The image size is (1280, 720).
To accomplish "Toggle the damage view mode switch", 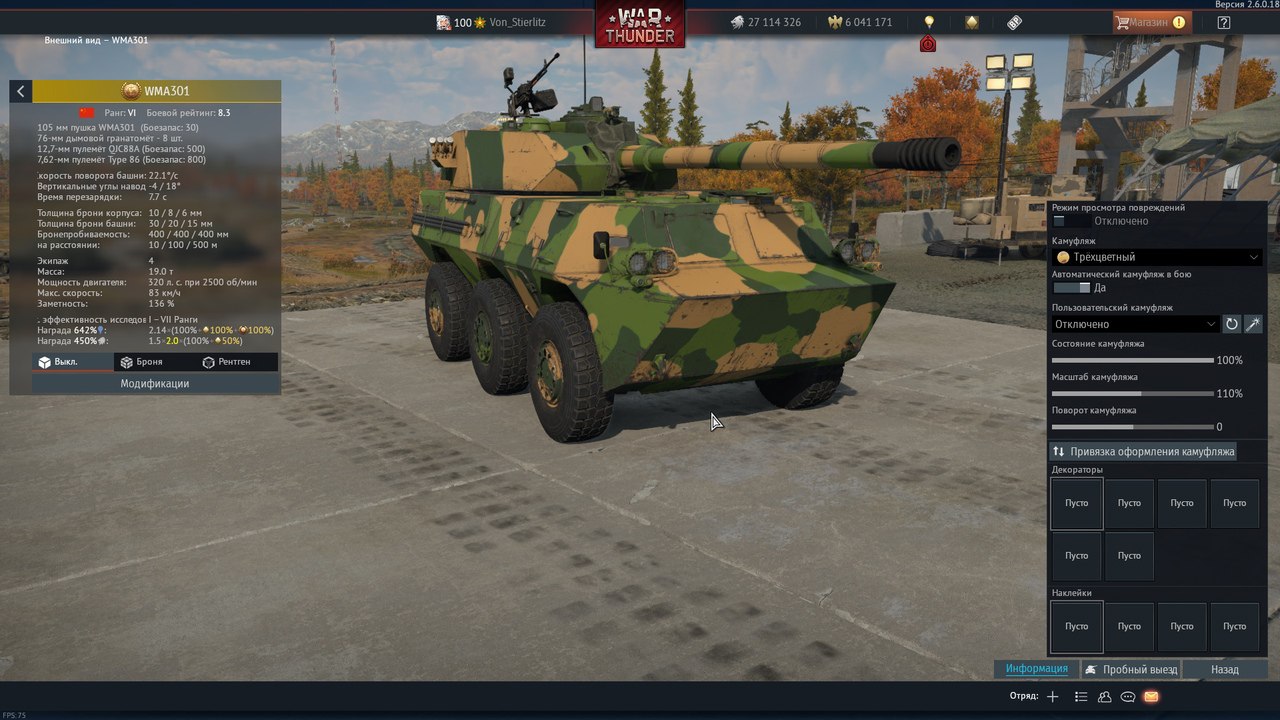I will (1071, 221).
